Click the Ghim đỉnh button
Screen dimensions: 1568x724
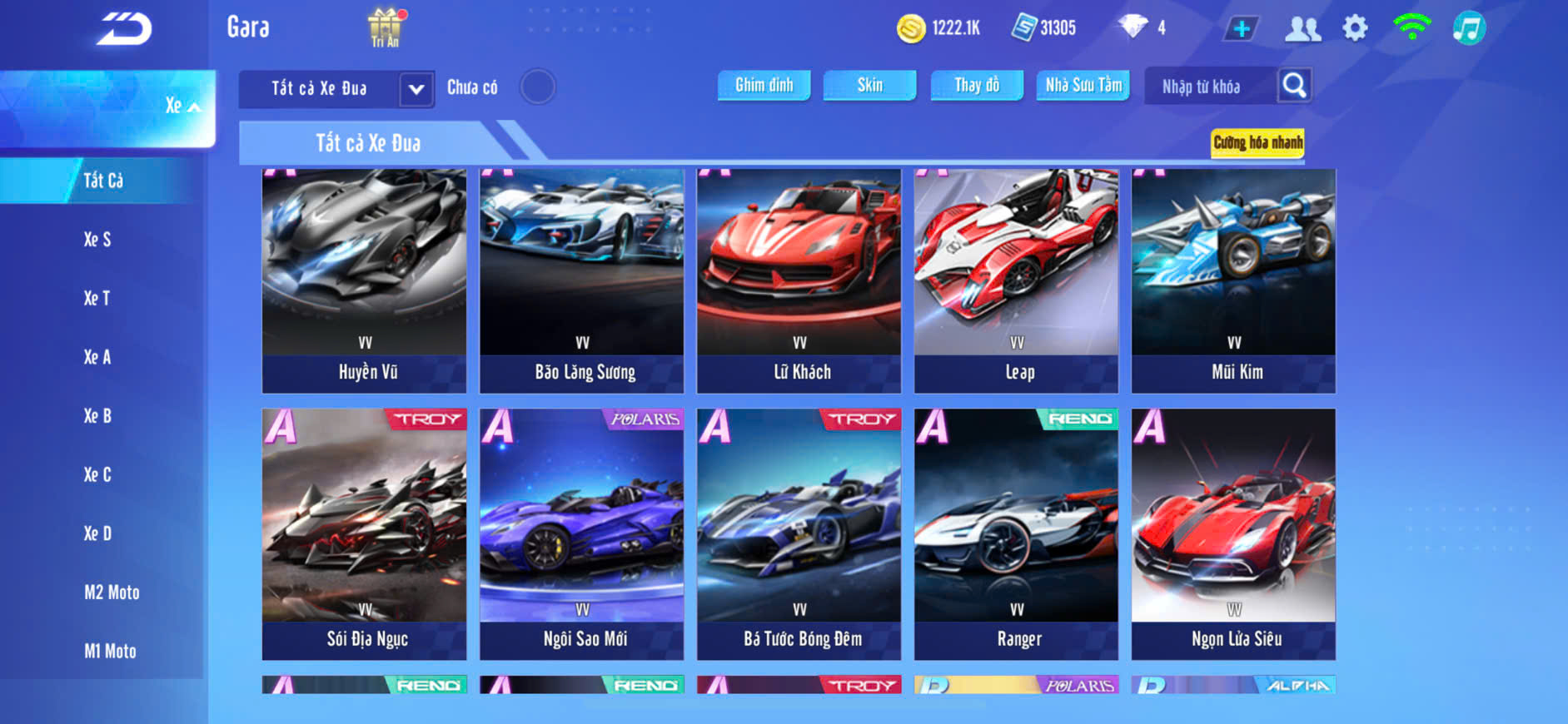[x=764, y=85]
